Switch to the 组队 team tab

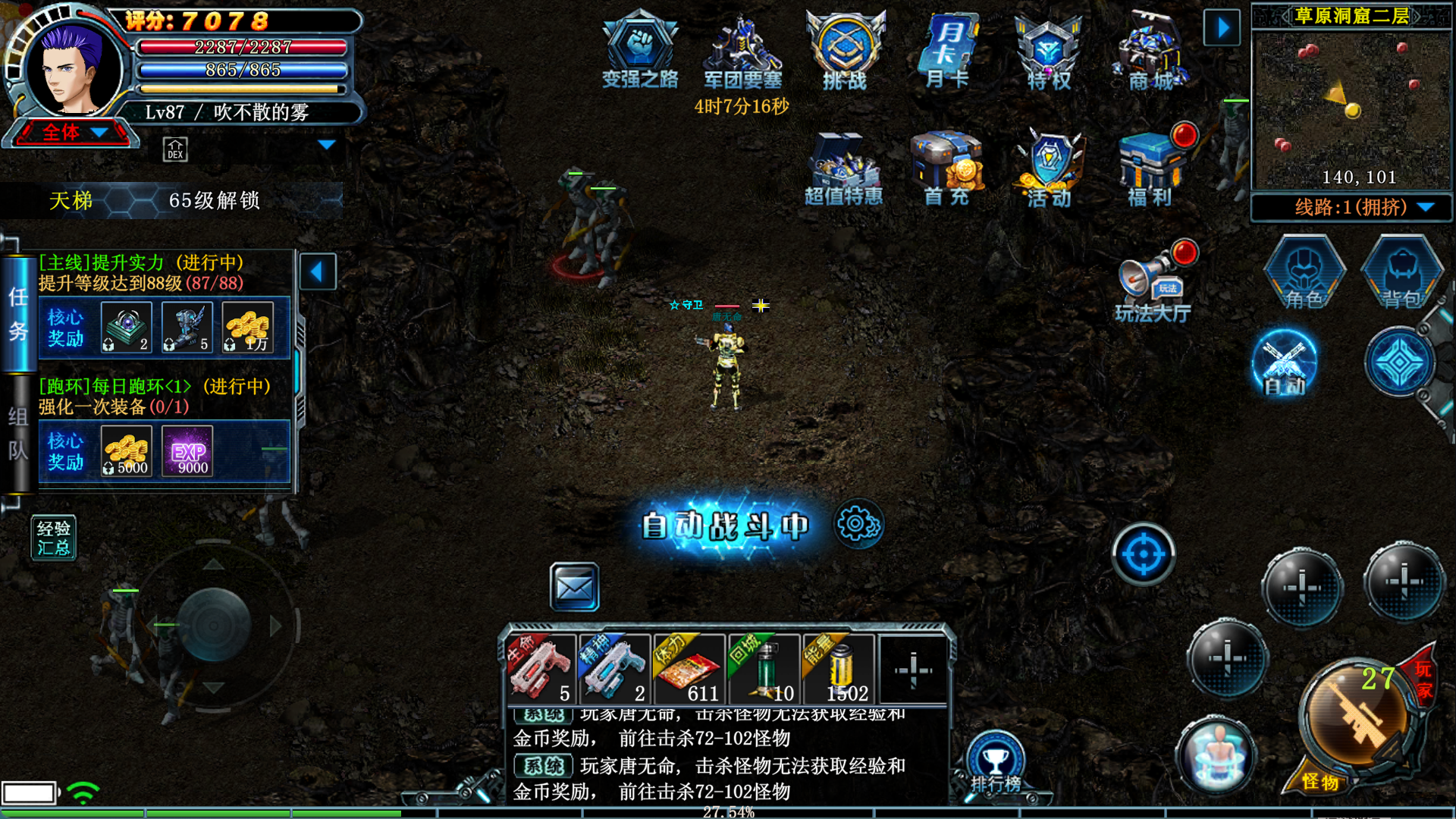[x=18, y=434]
